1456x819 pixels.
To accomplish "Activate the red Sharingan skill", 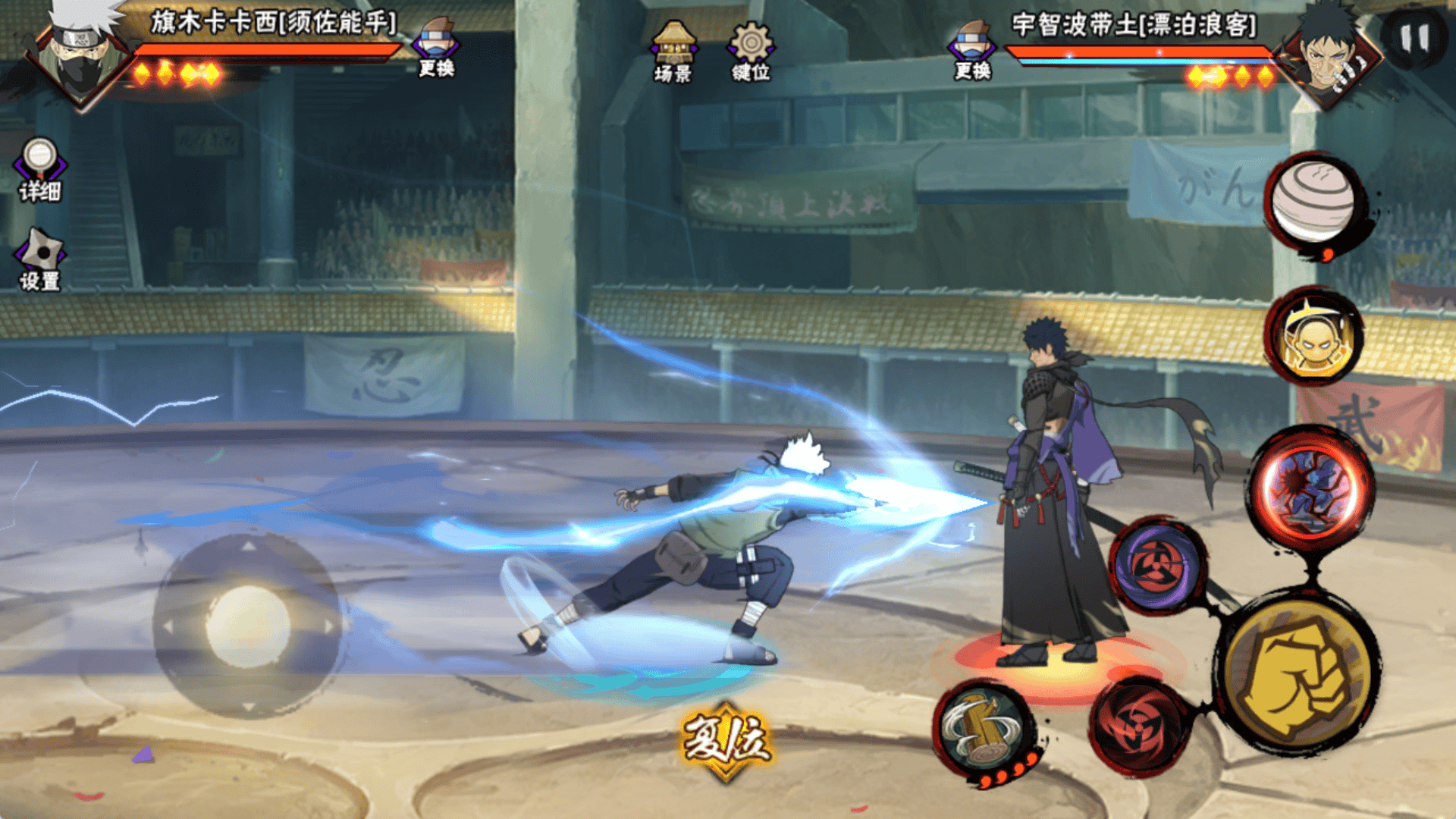I will [x=1139, y=726].
